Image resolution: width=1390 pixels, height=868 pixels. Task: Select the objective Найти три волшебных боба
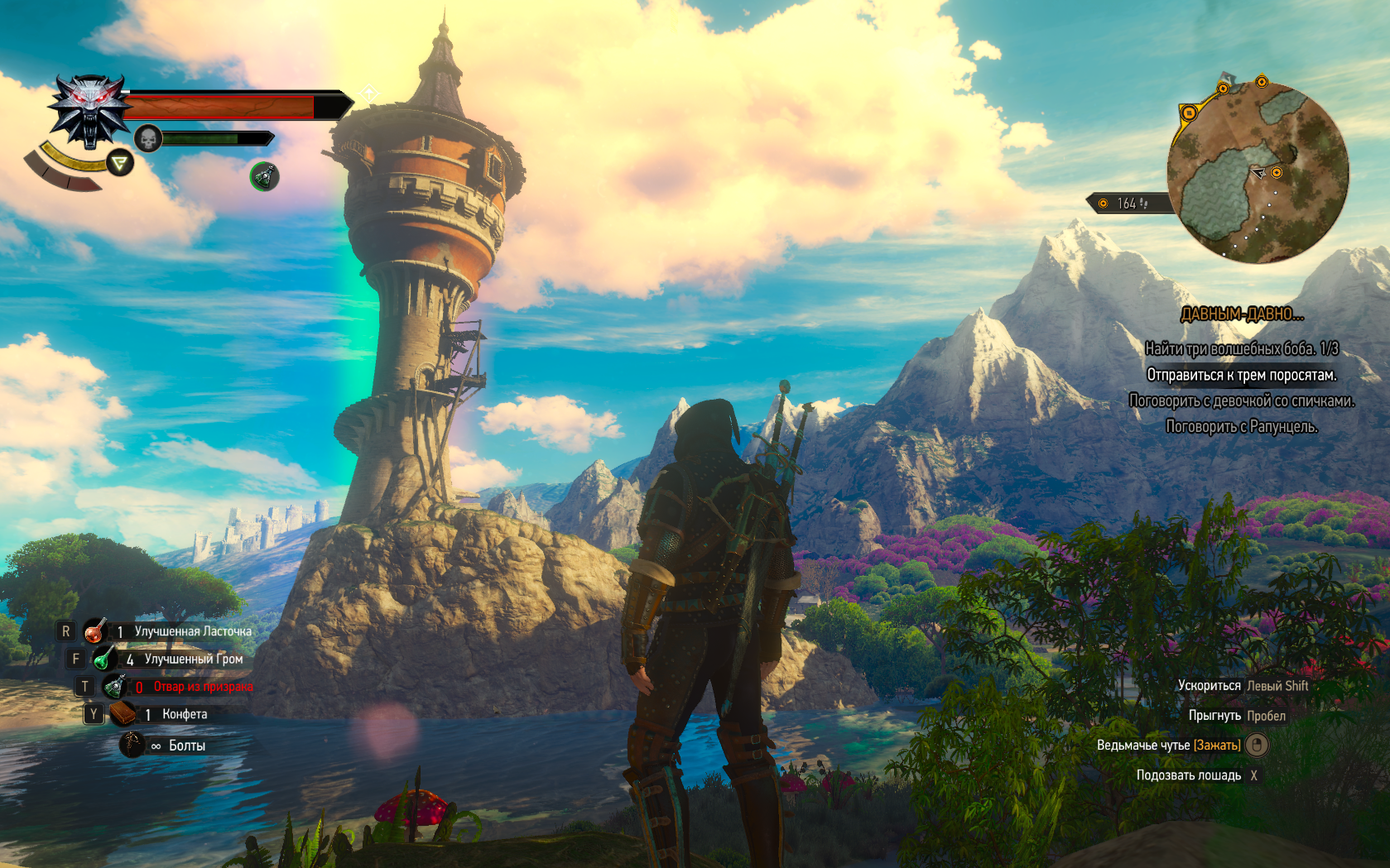pyautogui.click(x=1241, y=348)
